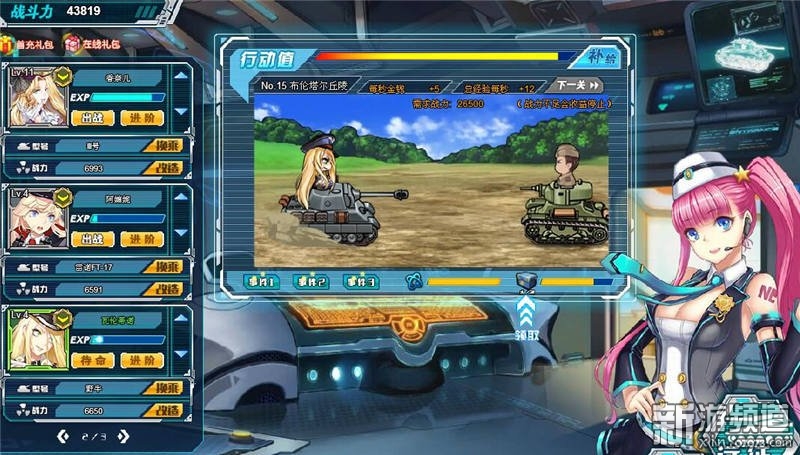Open the tank hologram panel icon

click(x=745, y=50)
